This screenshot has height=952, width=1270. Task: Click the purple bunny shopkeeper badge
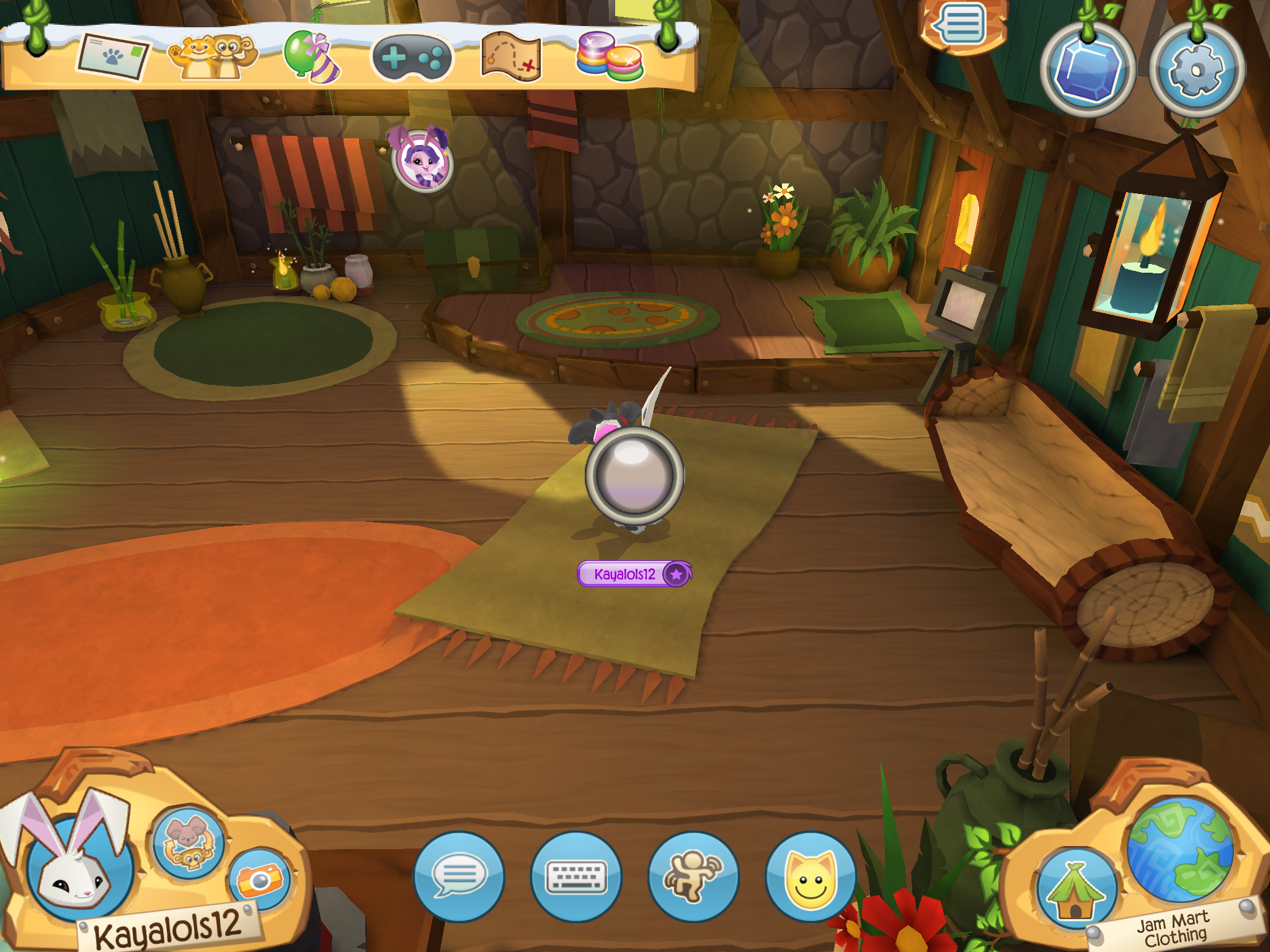click(423, 160)
